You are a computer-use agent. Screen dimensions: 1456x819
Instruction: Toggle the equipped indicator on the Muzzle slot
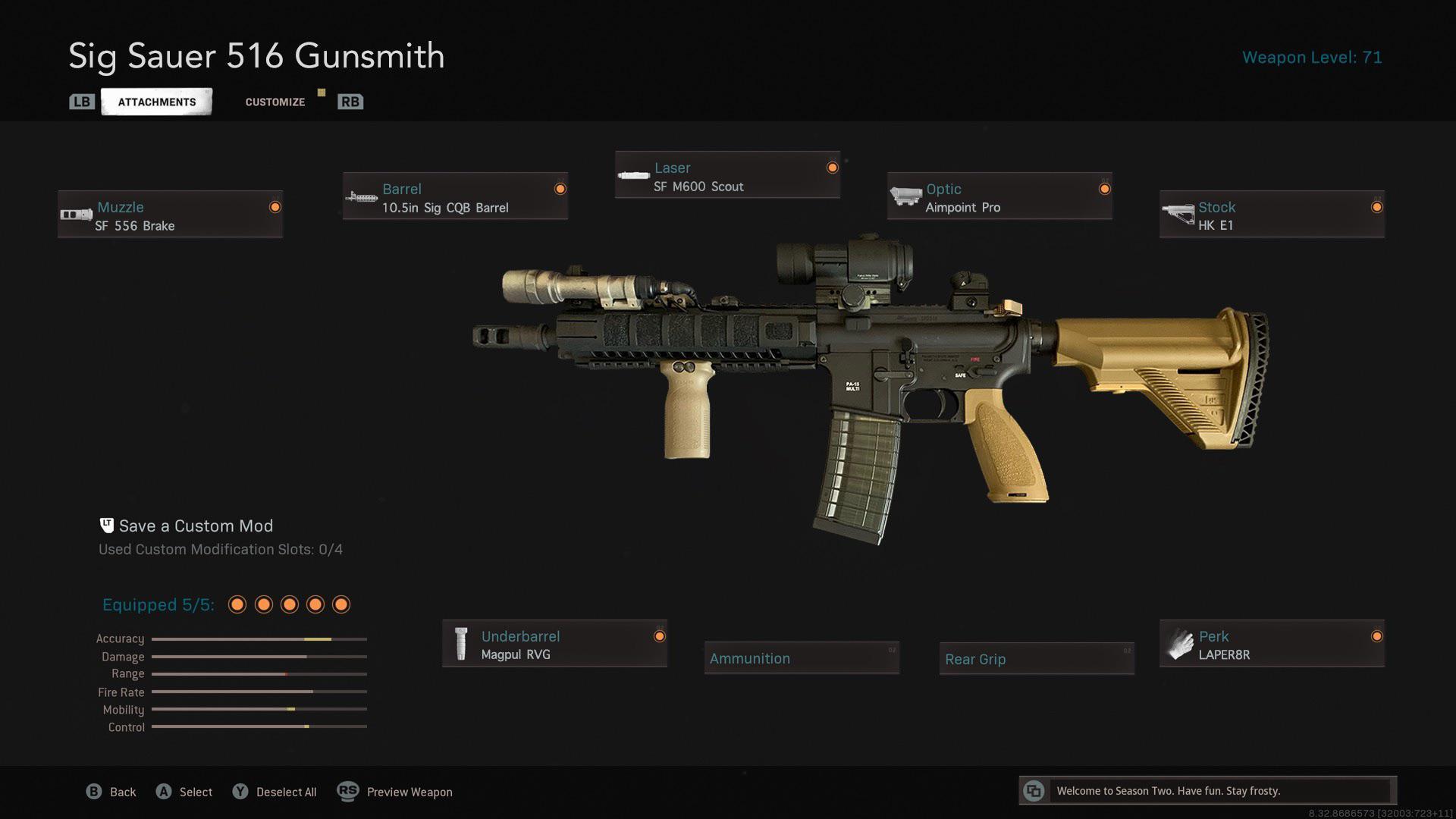275,206
